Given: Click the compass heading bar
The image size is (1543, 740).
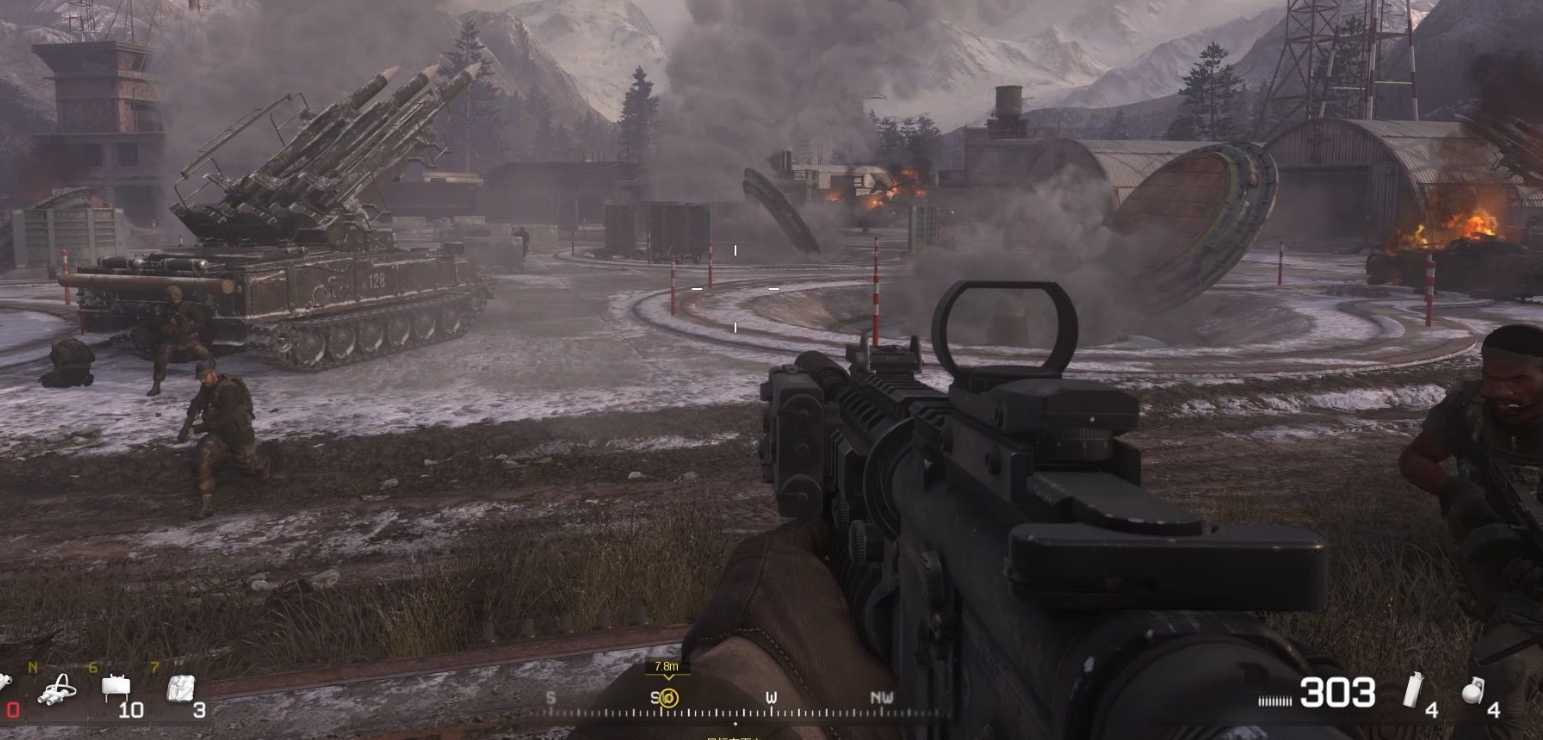Looking at the screenshot, I should tap(740, 706).
